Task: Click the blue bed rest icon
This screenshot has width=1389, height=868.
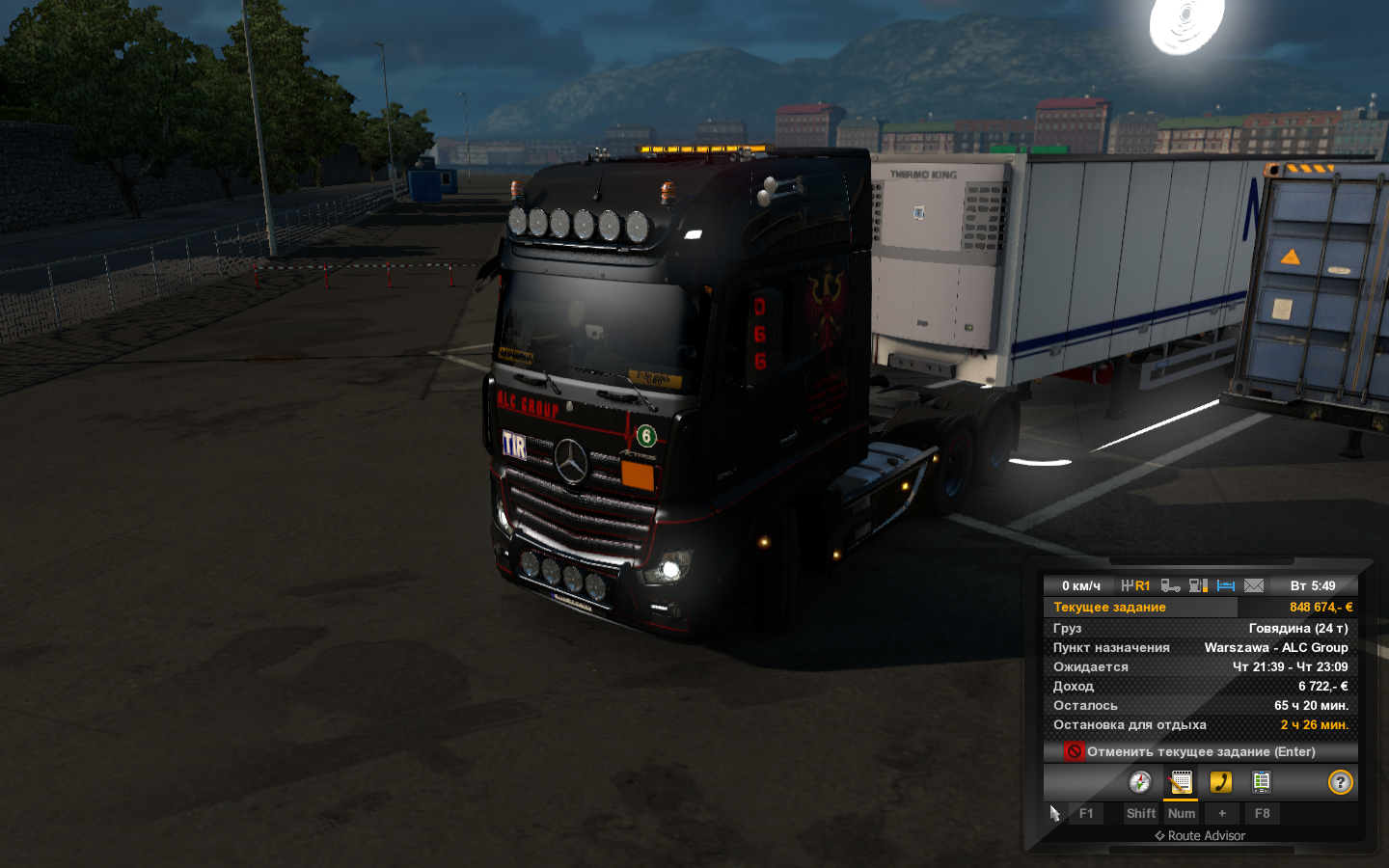Action: [x=1226, y=585]
